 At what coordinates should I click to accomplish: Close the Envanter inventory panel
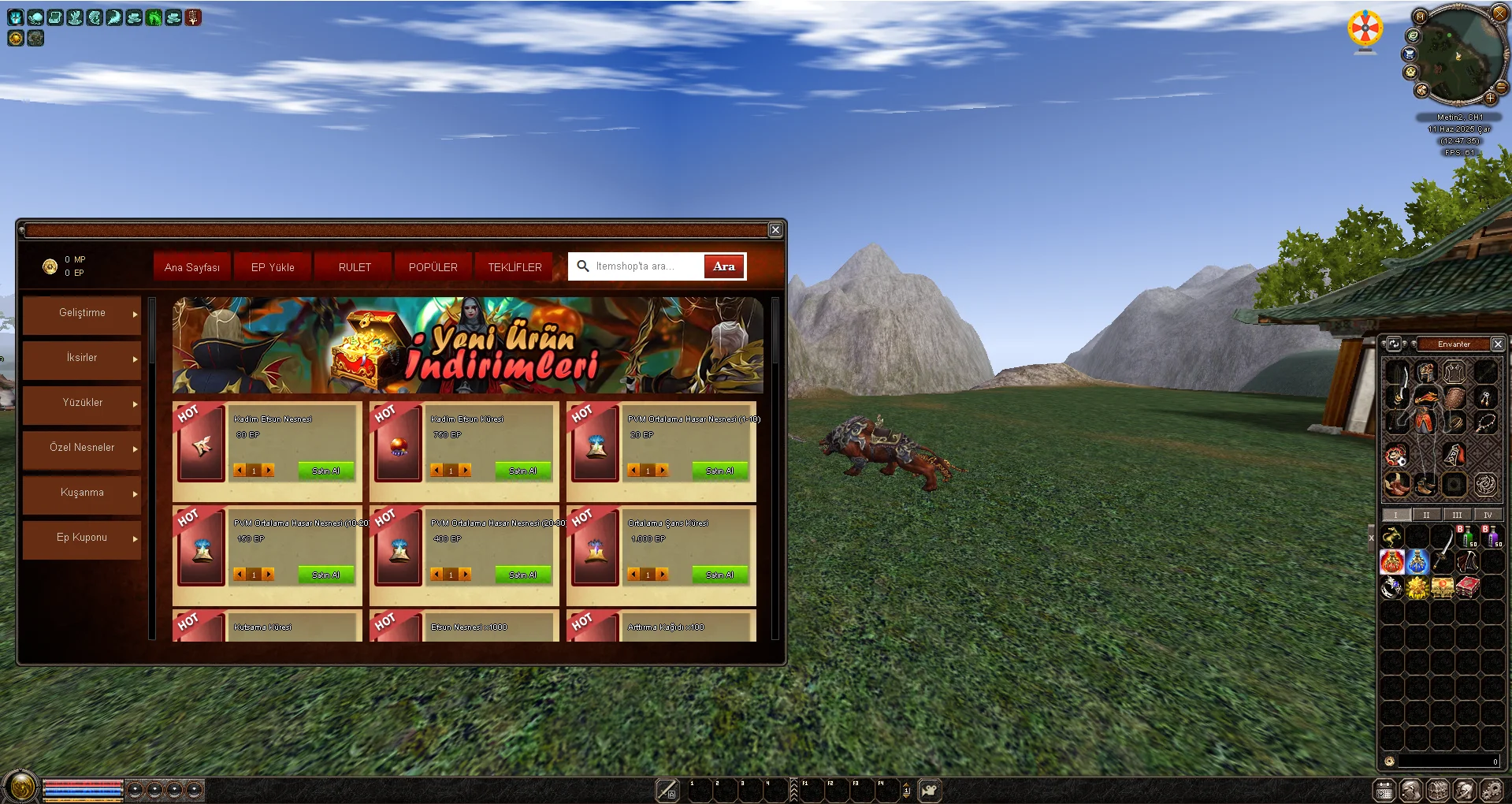click(1498, 344)
